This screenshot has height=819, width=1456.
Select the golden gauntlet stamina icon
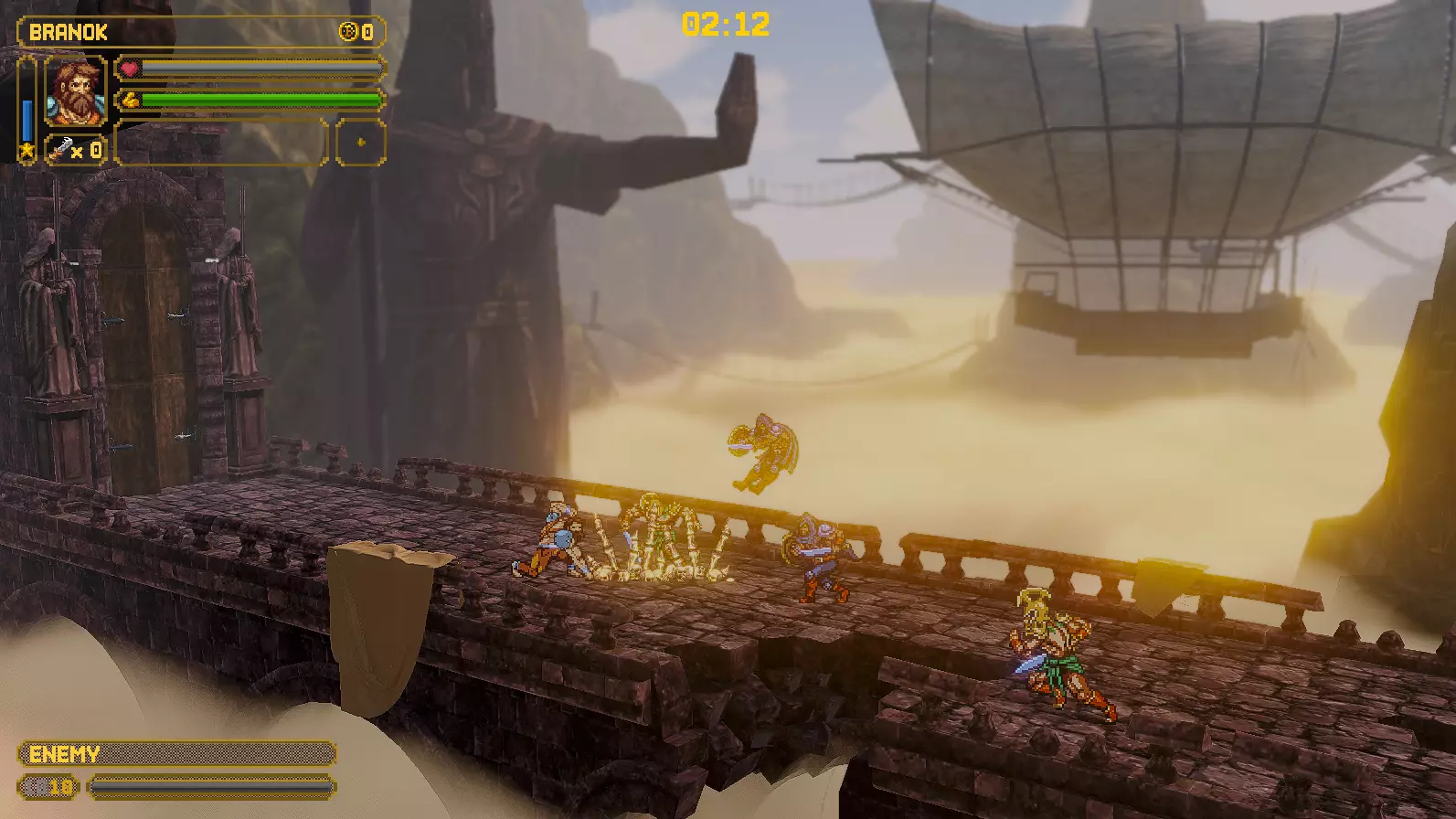point(131,99)
